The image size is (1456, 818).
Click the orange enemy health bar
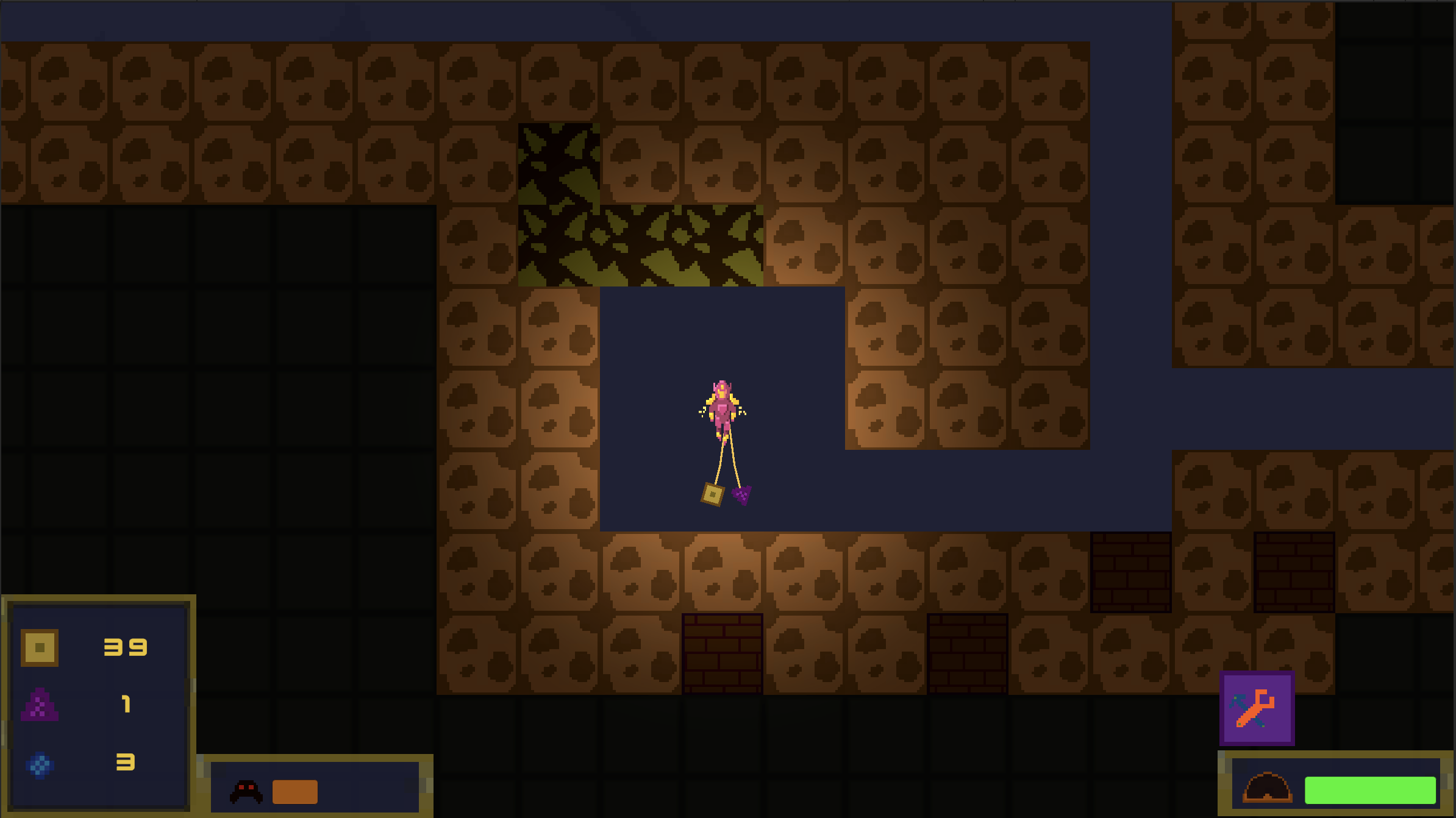pyautogui.click(x=296, y=791)
